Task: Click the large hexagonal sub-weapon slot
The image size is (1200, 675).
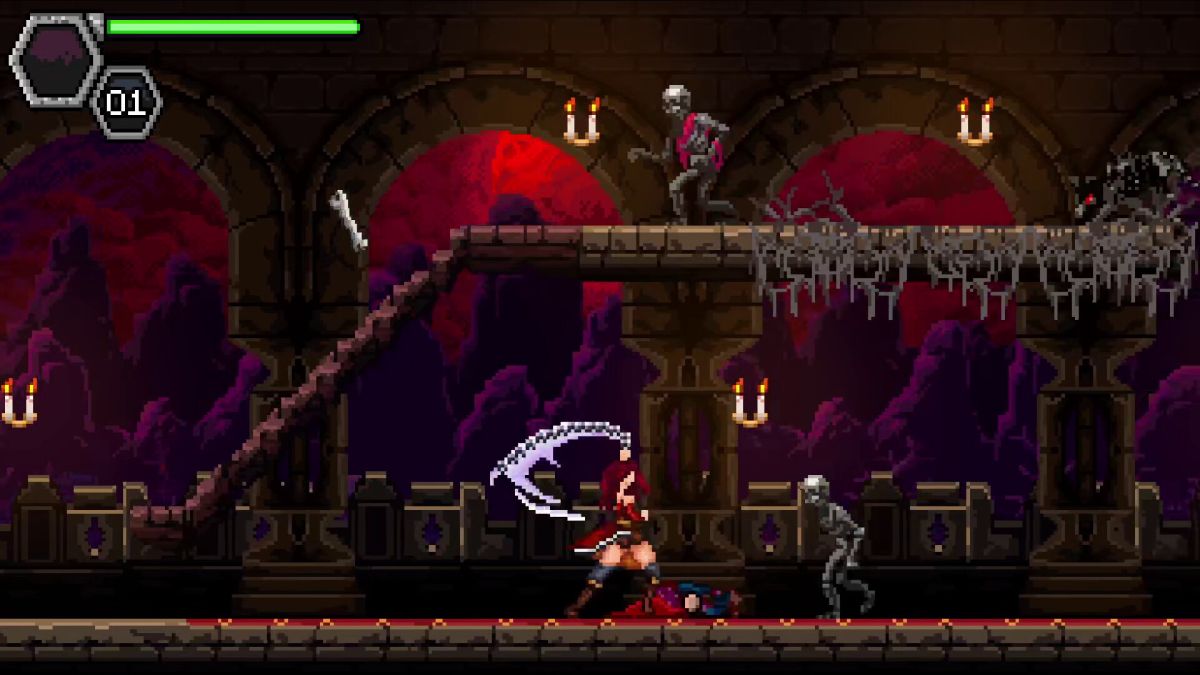Action: point(56,59)
